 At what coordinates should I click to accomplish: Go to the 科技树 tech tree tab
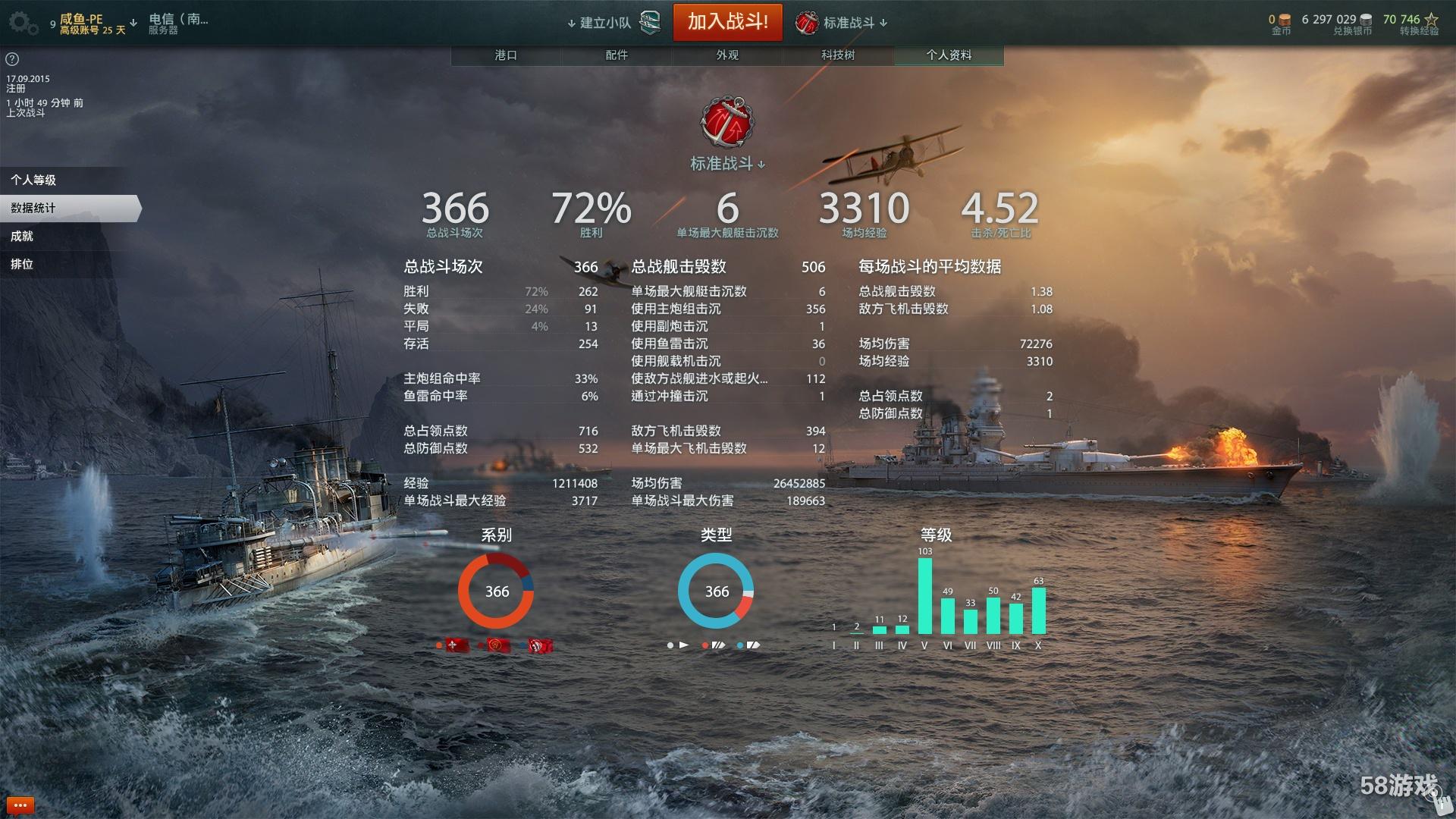click(x=838, y=55)
